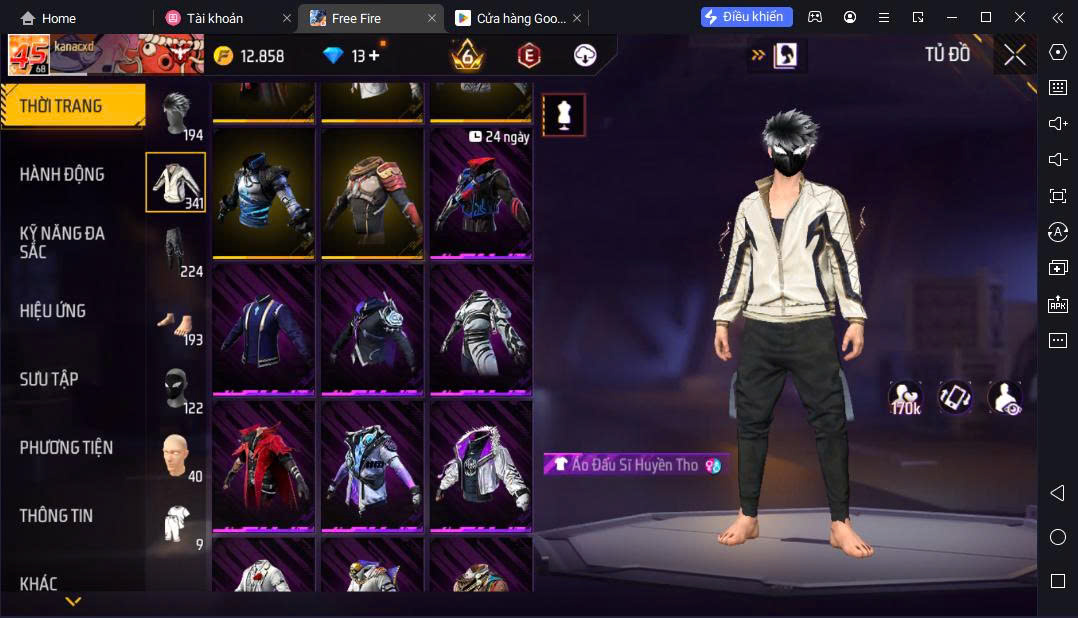Choose the pants subcategory with 224 items
The width and height of the screenshot is (1078, 618).
click(177, 252)
